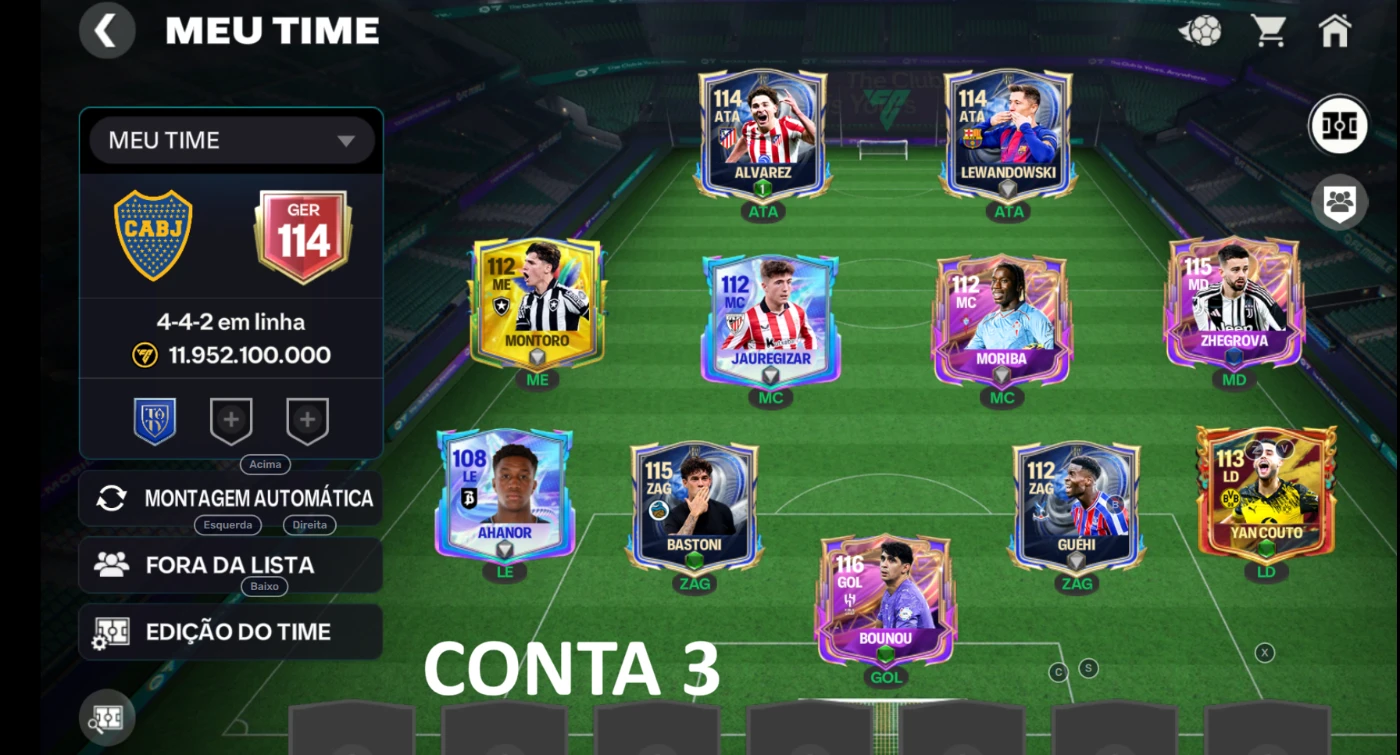The height and width of the screenshot is (755, 1400).
Task: Go back with the arrow button
Action: click(x=106, y=31)
